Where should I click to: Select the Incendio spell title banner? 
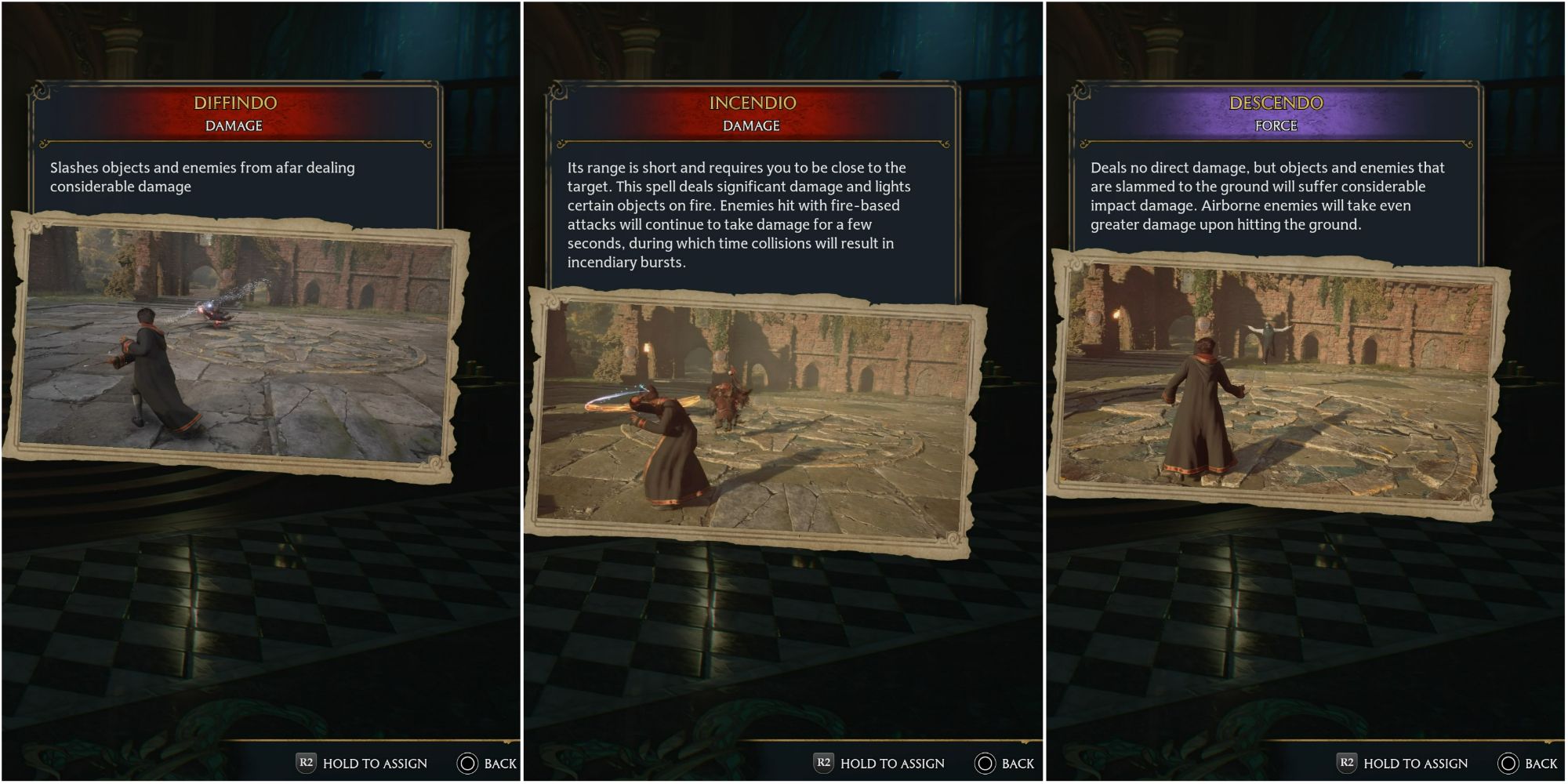click(753, 103)
